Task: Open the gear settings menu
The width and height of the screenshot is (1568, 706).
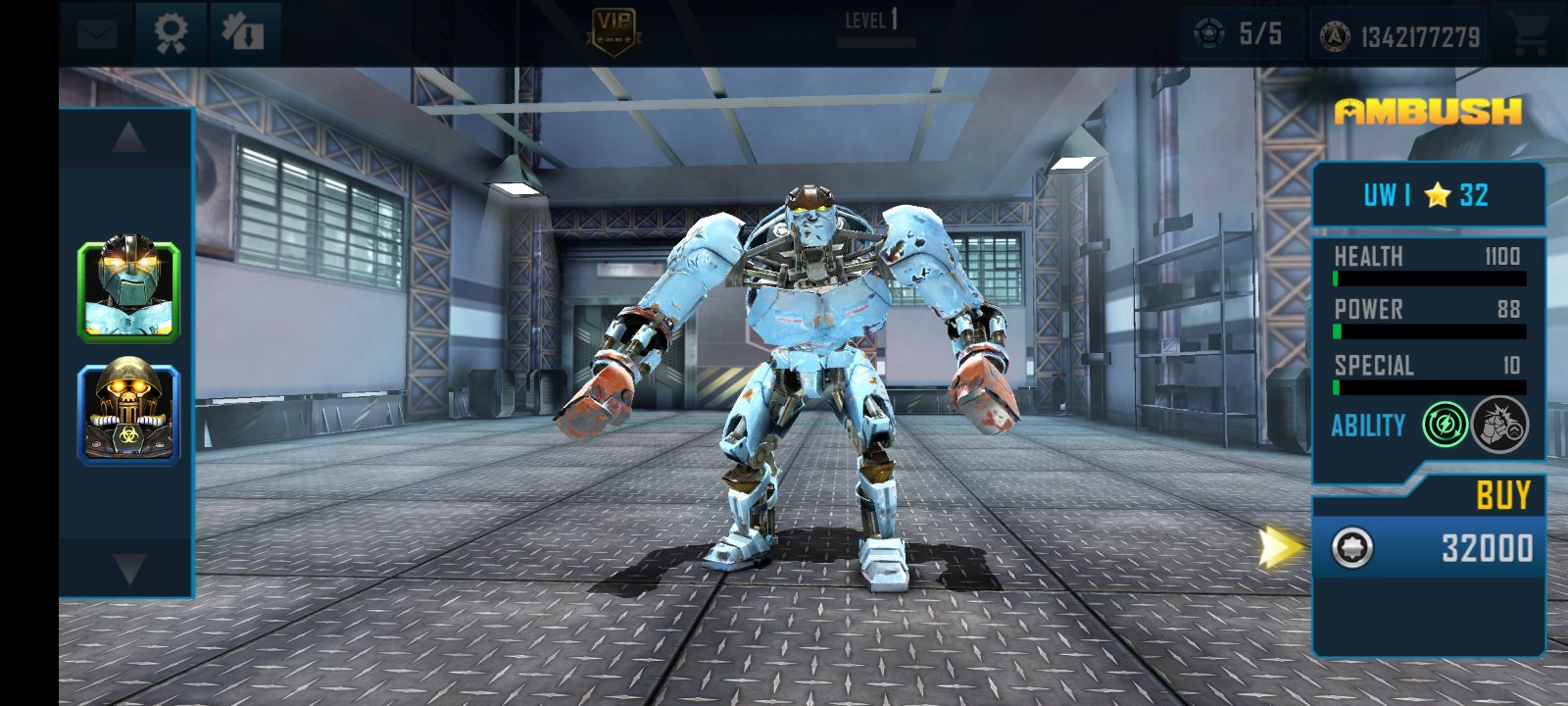Action: tap(171, 33)
